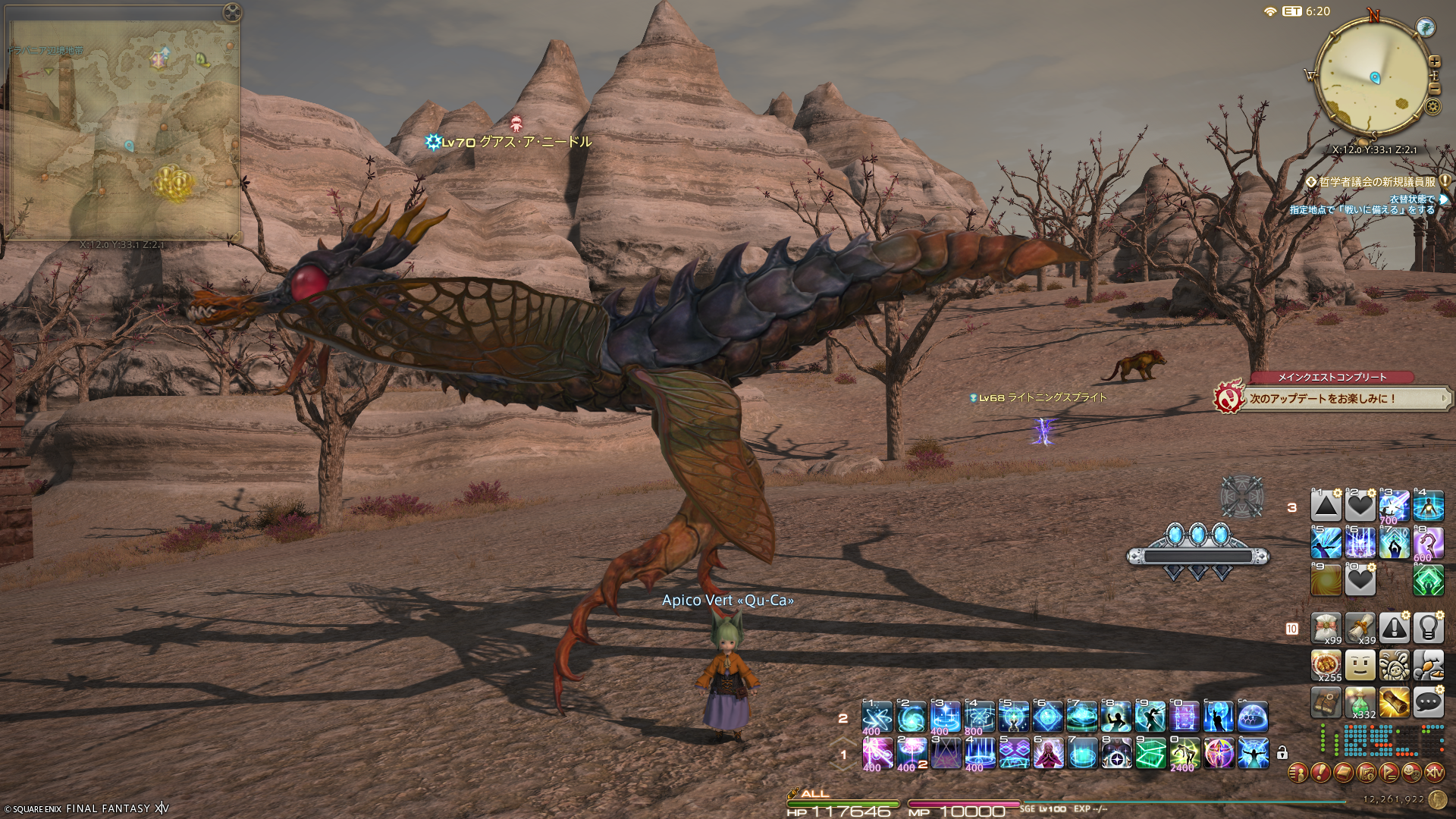The image size is (1456, 819).
Task: Activate the bubble dome ability on hotbar 2
Action: tap(1253, 717)
